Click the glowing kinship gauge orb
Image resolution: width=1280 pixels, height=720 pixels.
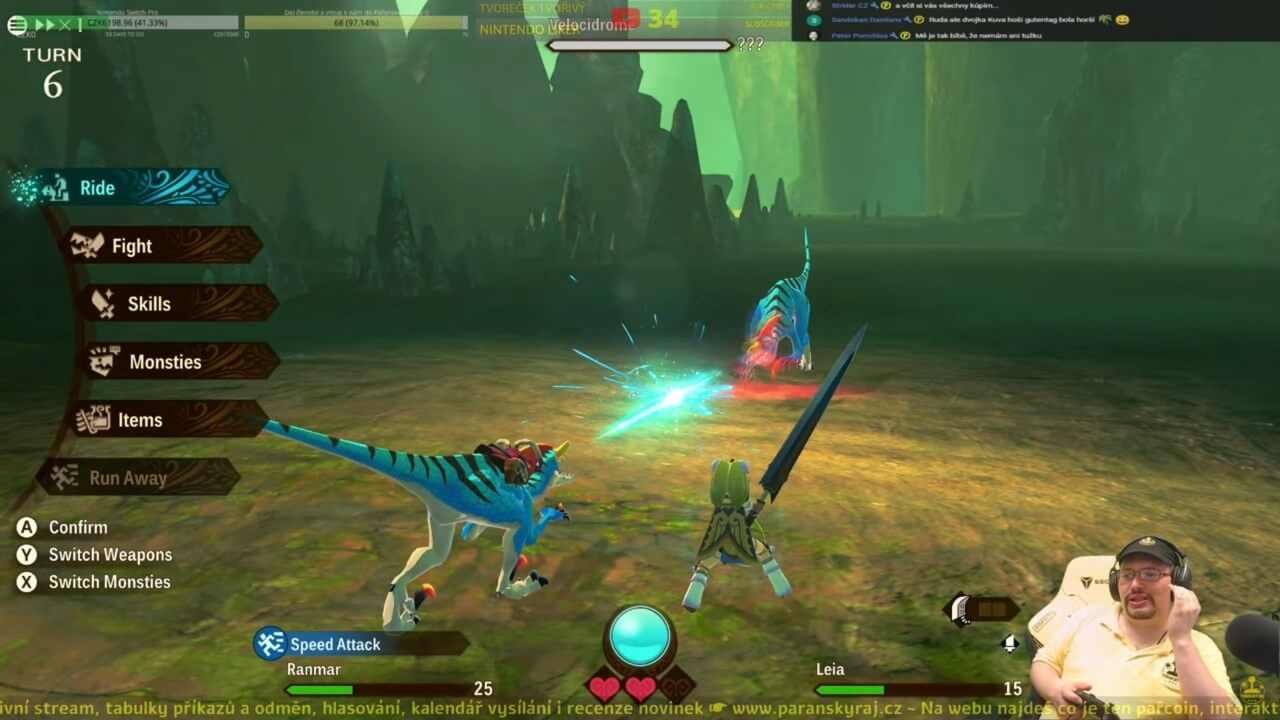640,636
